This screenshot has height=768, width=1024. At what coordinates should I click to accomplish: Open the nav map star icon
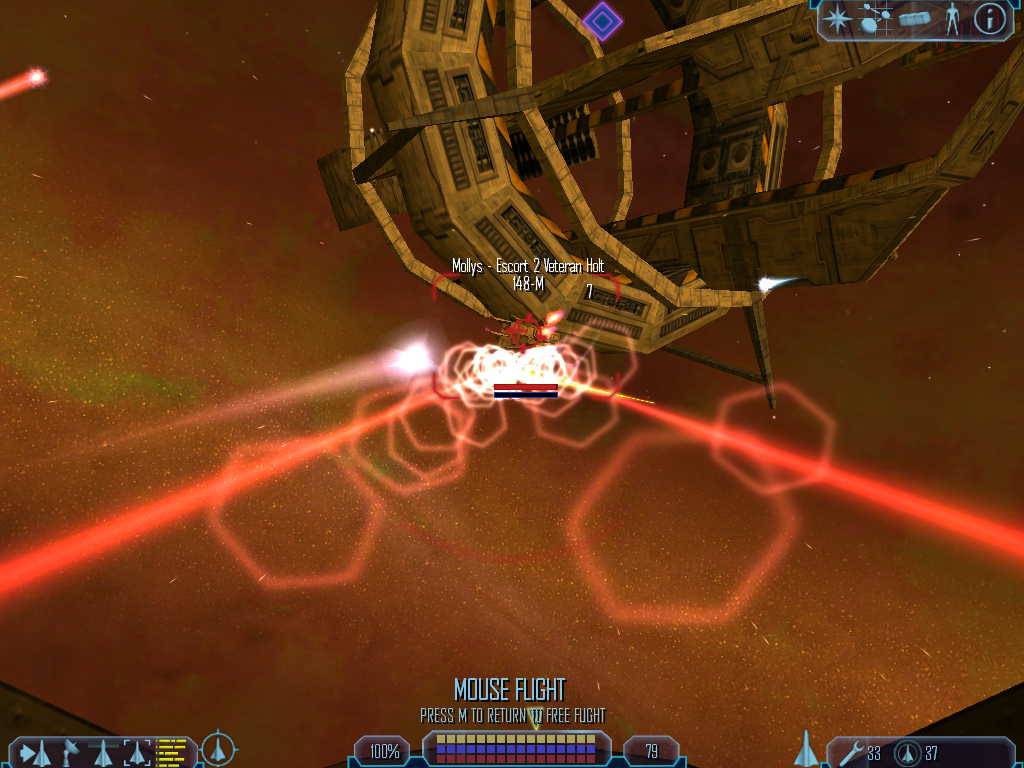[x=837, y=18]
